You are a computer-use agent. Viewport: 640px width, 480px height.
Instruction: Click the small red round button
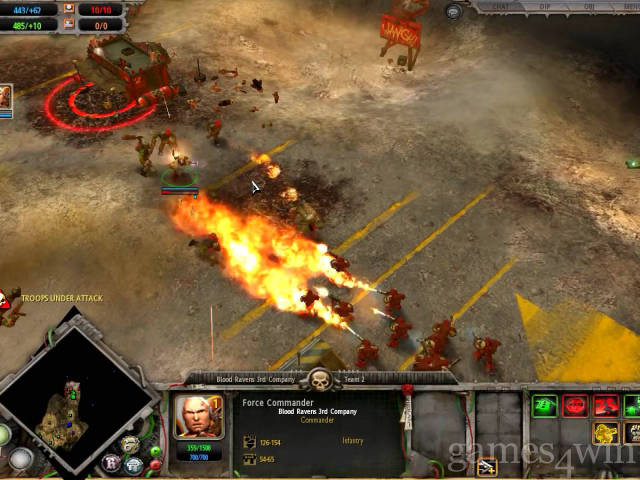point(155,464)
